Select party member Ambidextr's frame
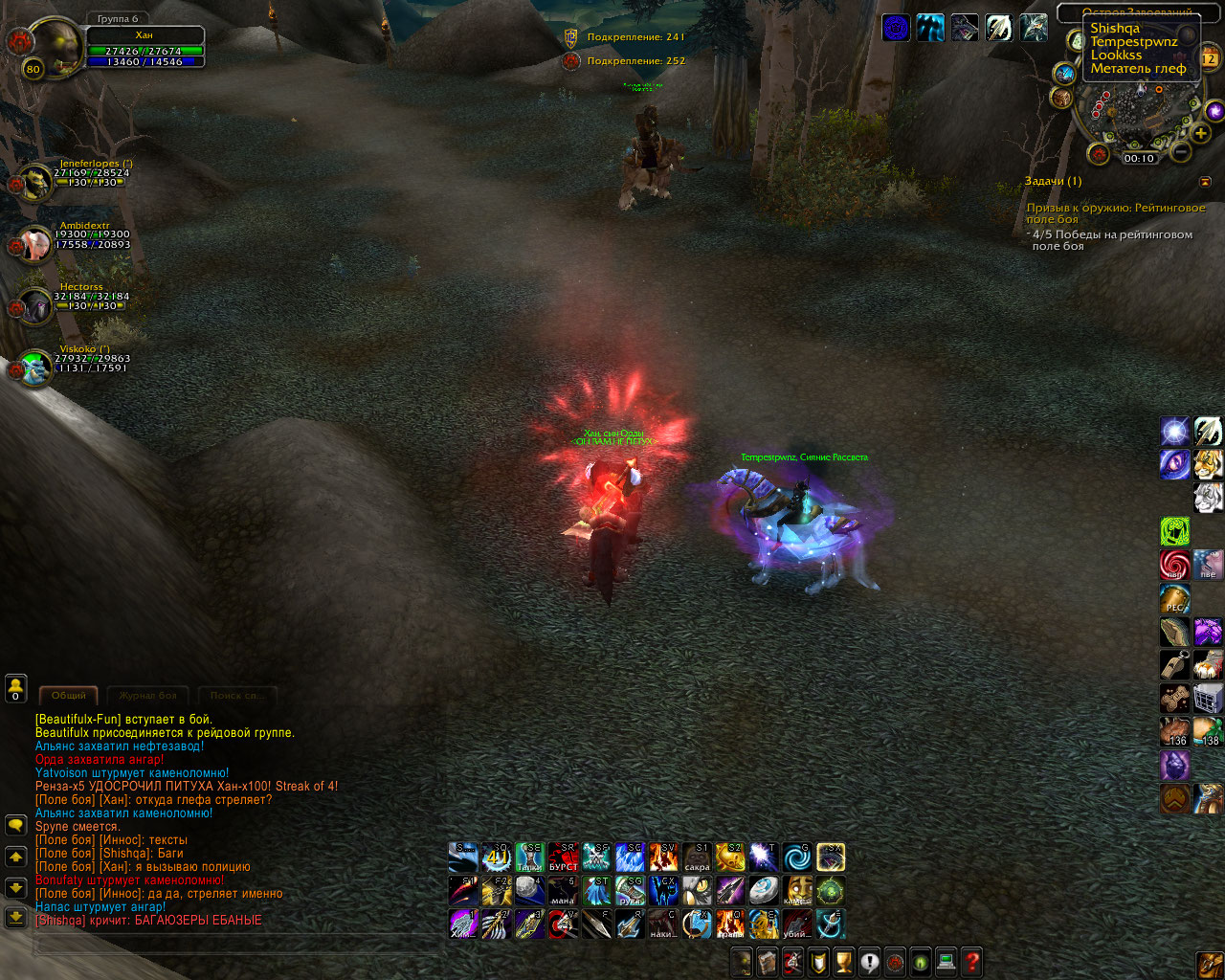 [x=36, y=243]
